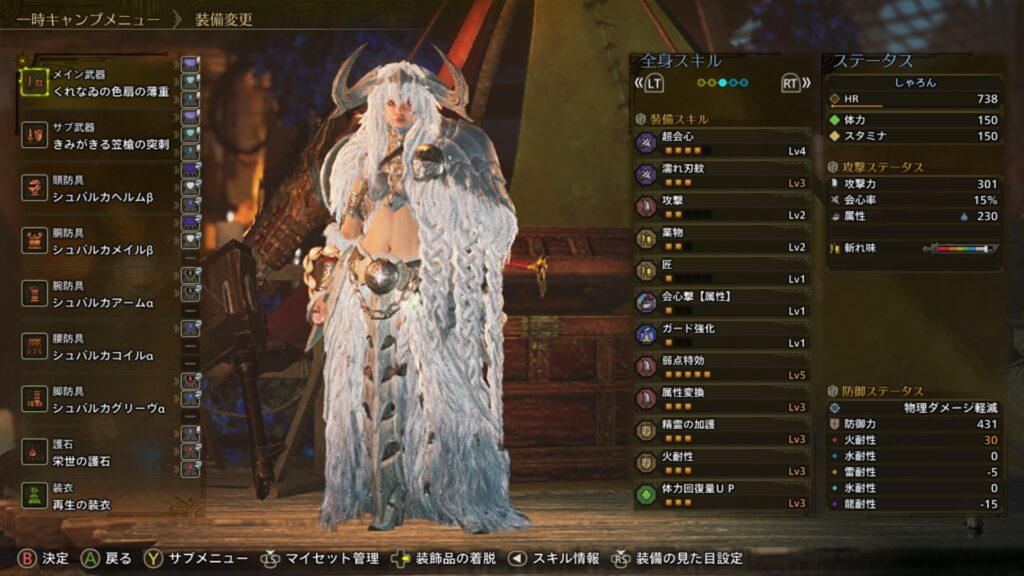This screenshot has width=1024, height=576.
Task: Select the 体力回復量UP skill row
Action: (722, 495)
